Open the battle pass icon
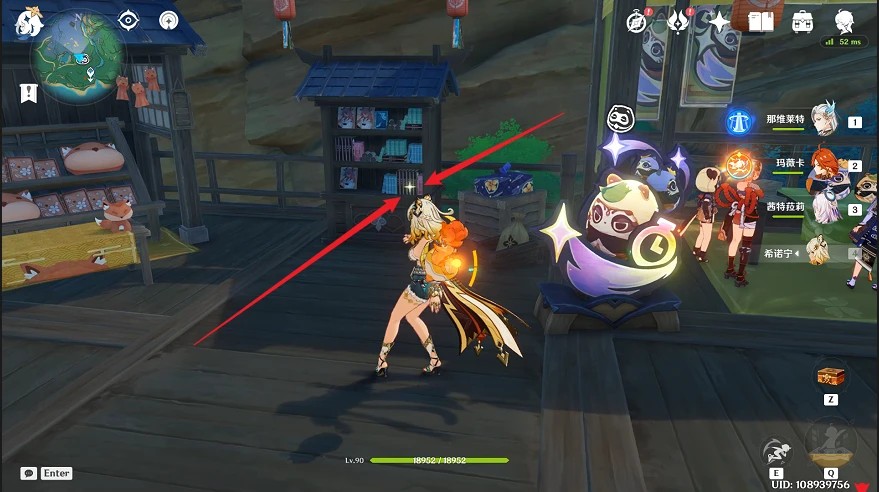The width and height of the screenshot is (879, 492). pyautogui.click(x=678, y=20)
